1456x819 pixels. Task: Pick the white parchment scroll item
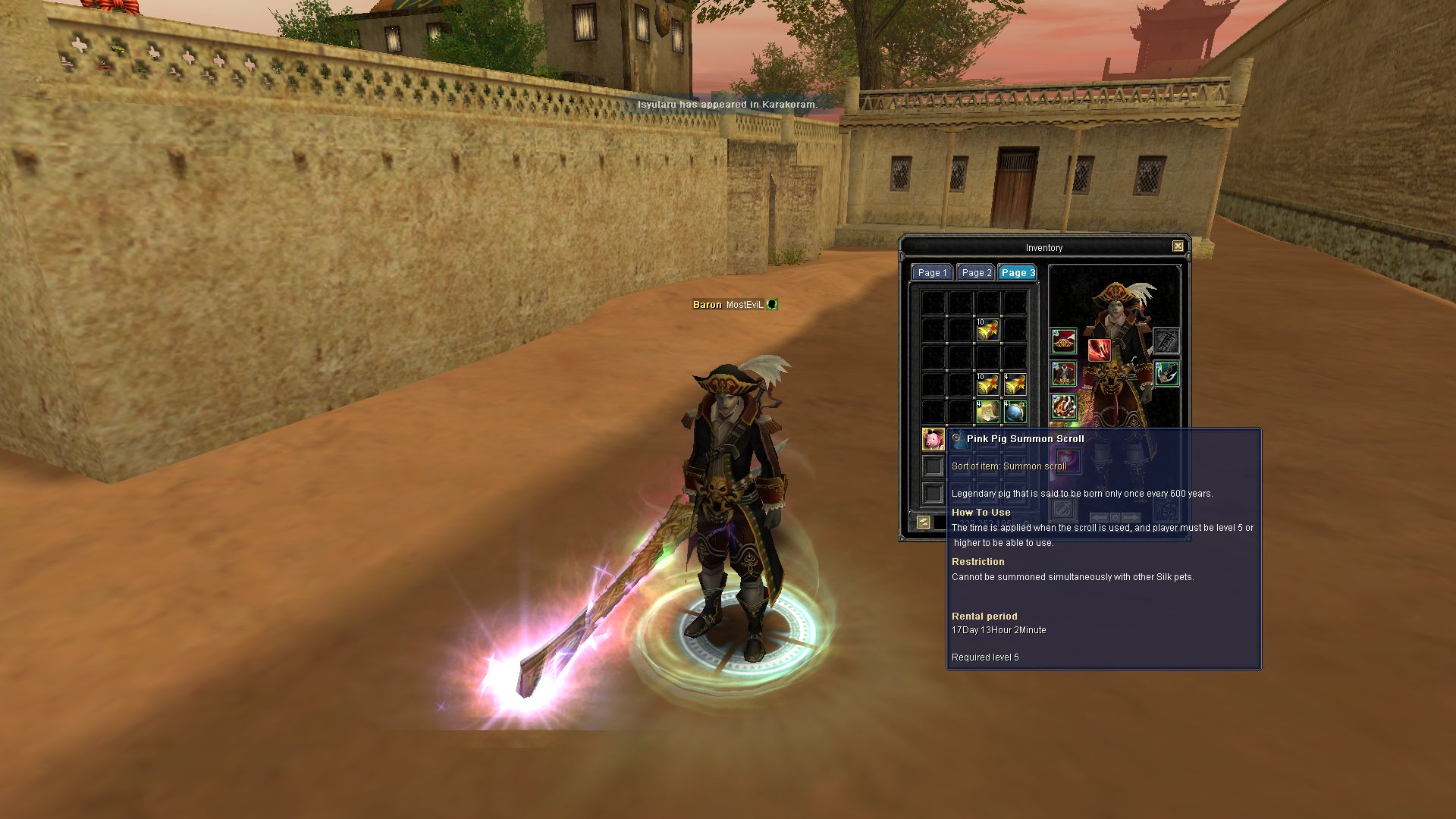pyautogui.click(x=987, y=412)
